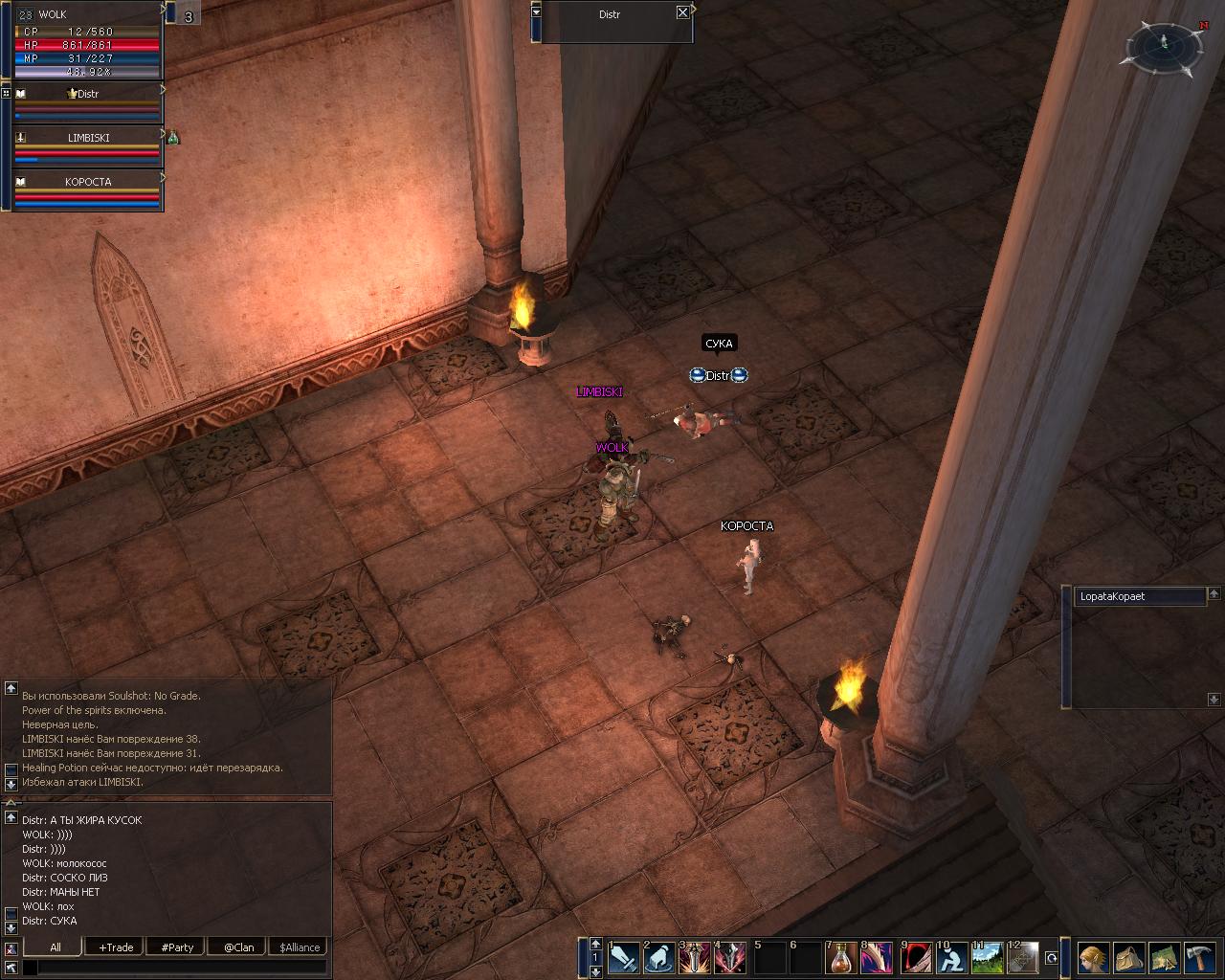Open the character status face icon

[1094, 957]
